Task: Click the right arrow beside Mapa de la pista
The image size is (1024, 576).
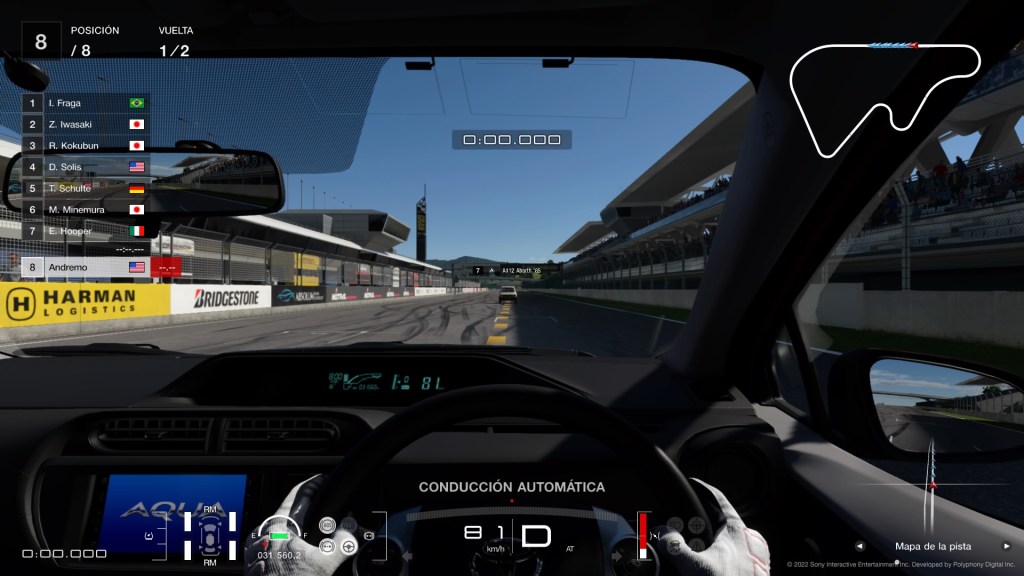Action: 1007,546
